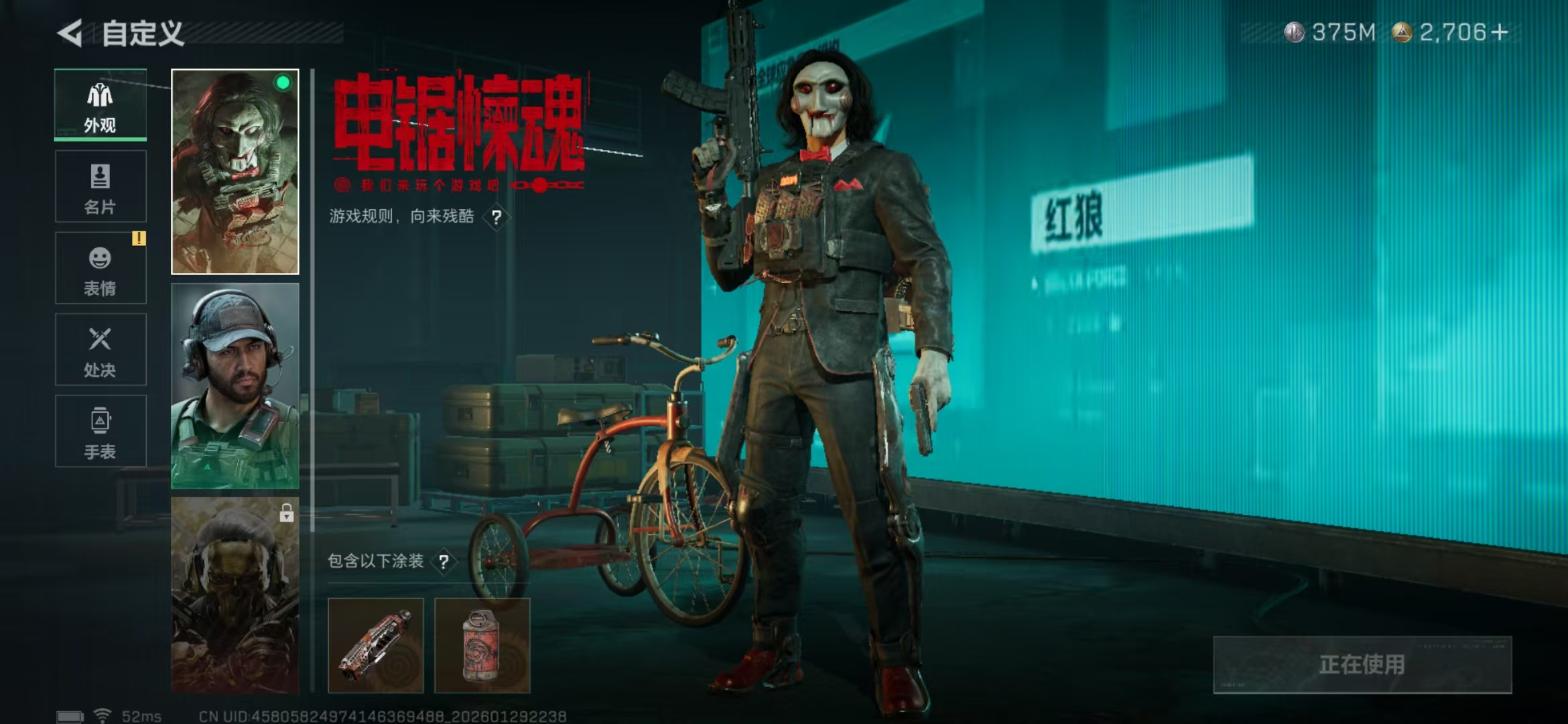Click the 正在使用 in-use button
The image size is (1568, 724).
[1362, 664]
